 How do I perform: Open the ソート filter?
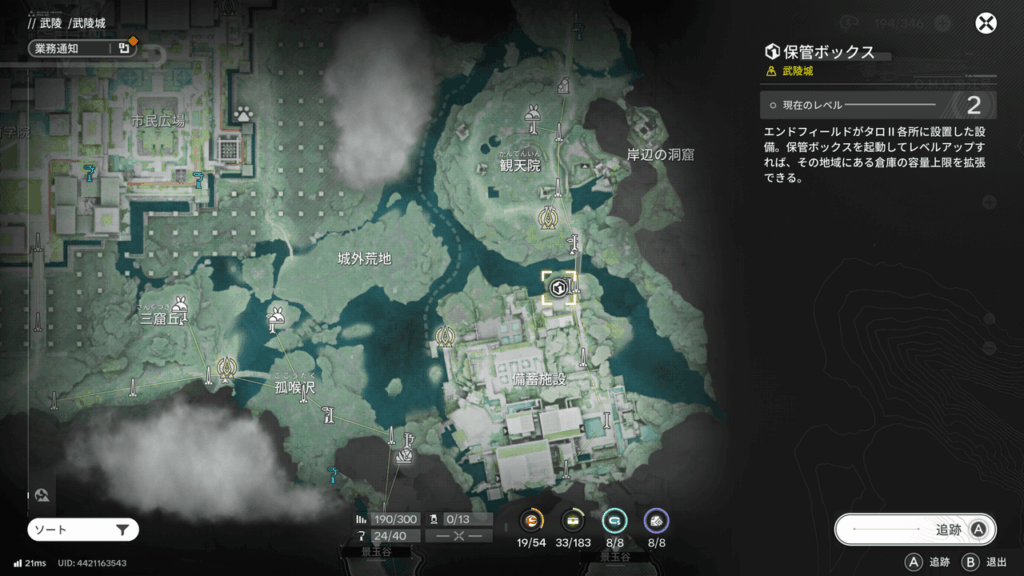point(83,529)
